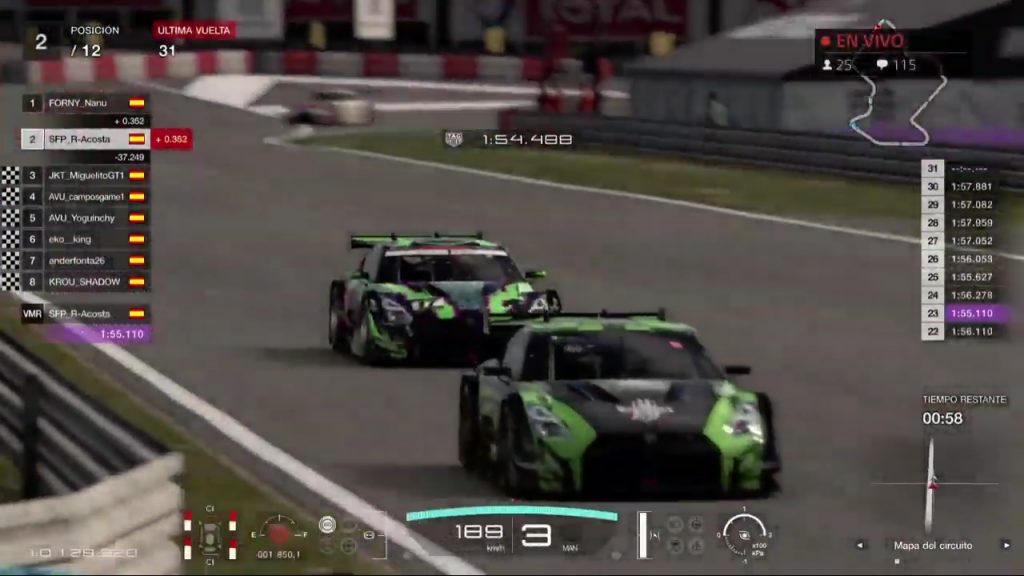Select AVU_camposgame1 leaderboard row
The width and height of the screenshot is (1024, 576).
pyautogui.click(x=85, y=196)
